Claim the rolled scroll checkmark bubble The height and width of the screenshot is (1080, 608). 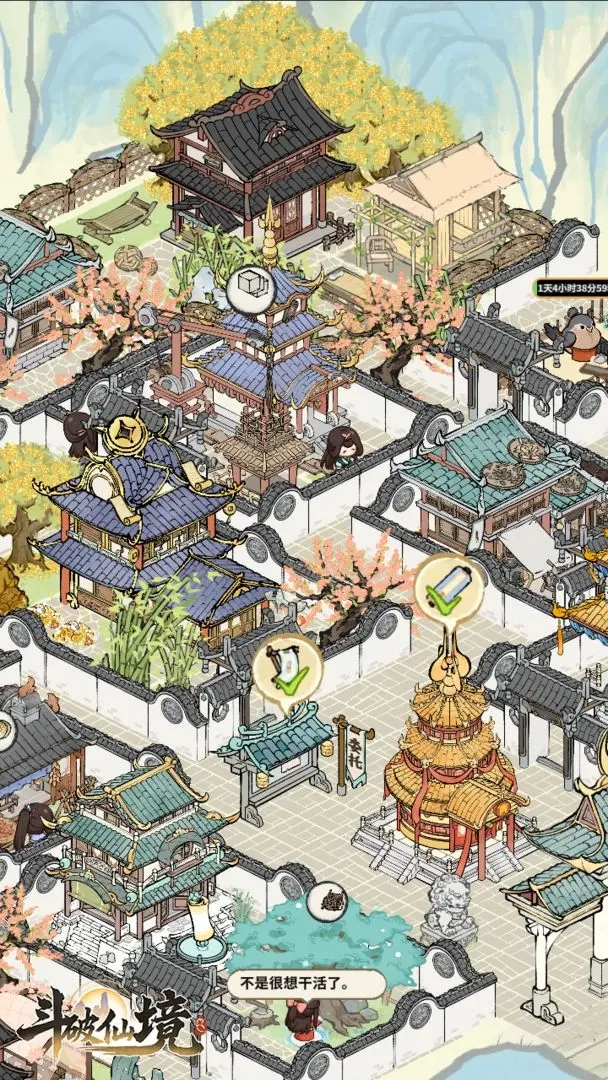tap(449, 590)
